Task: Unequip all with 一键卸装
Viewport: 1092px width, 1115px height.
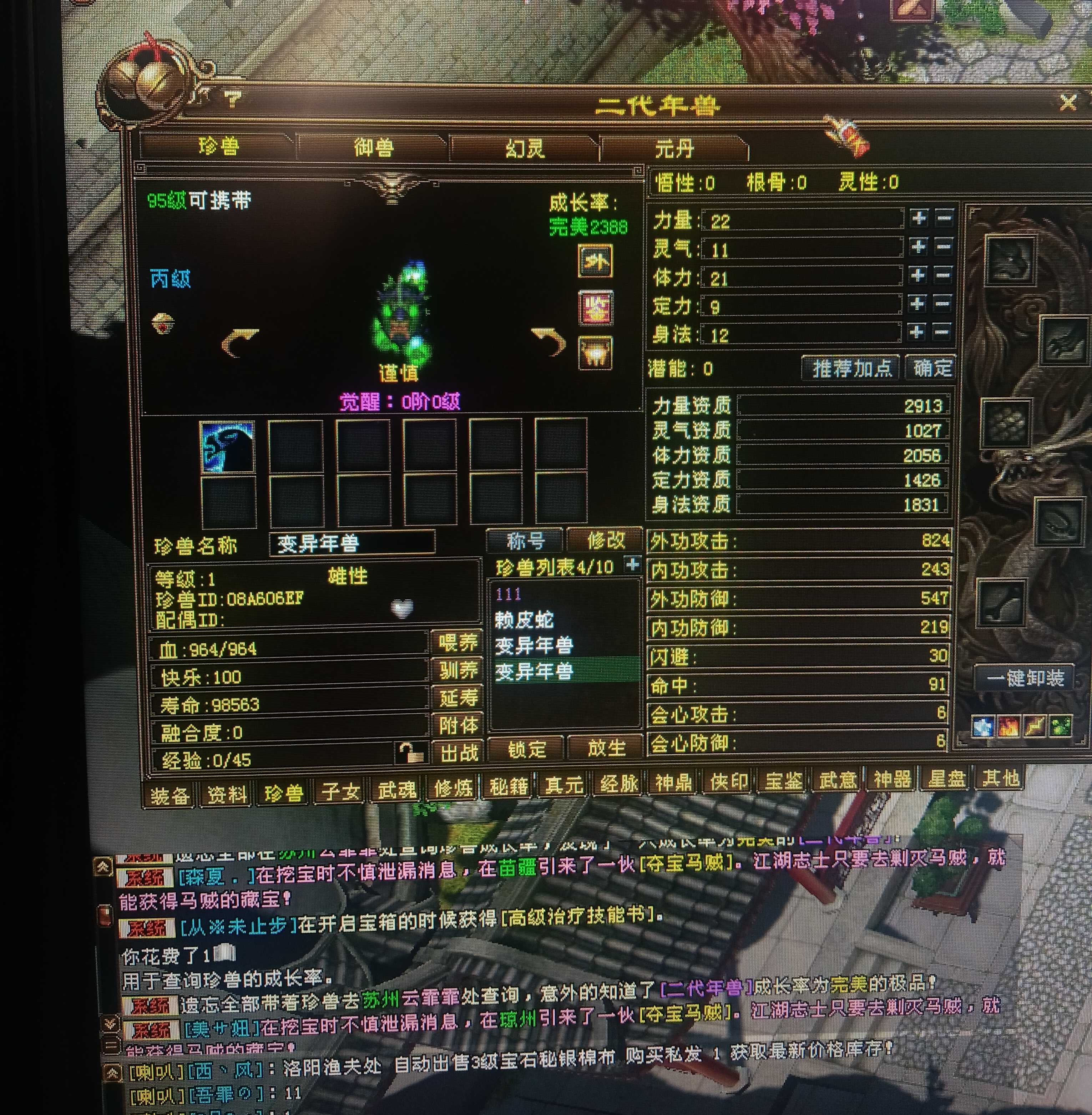Action: (x=1025, y=678)
